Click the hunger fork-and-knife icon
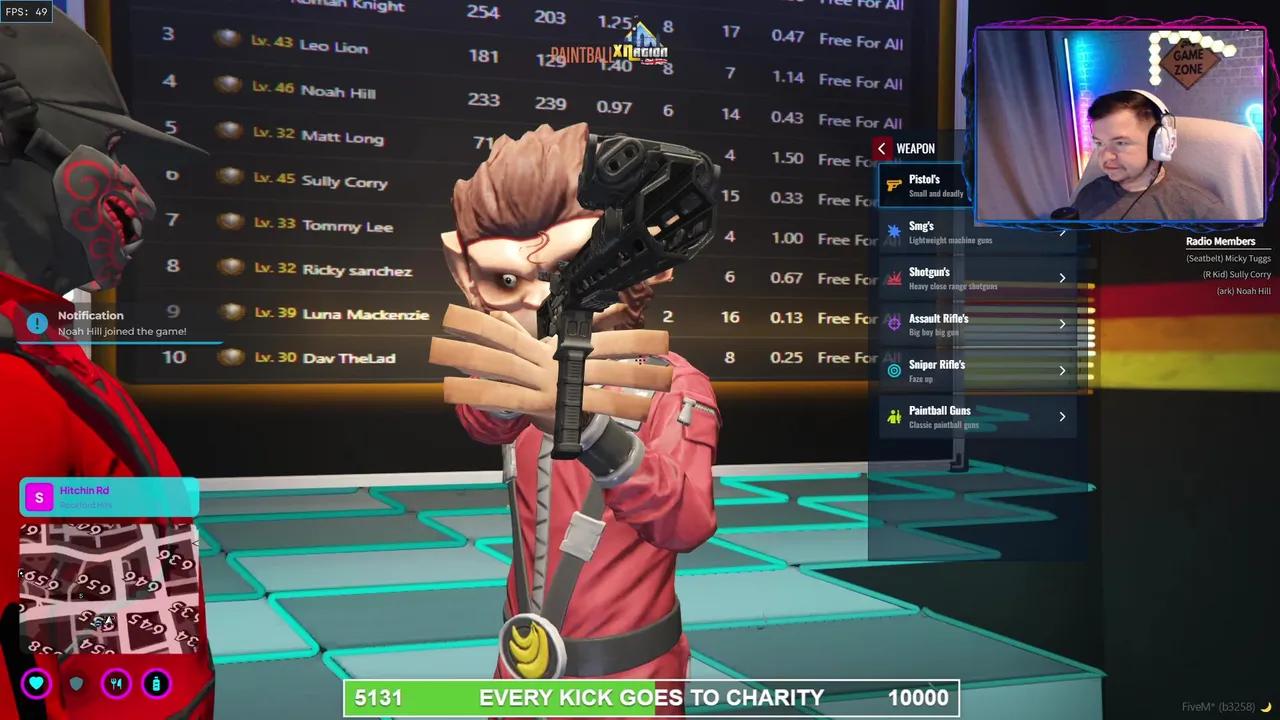The height and width of the screenshot is (720, 1280). pos(116,683)
